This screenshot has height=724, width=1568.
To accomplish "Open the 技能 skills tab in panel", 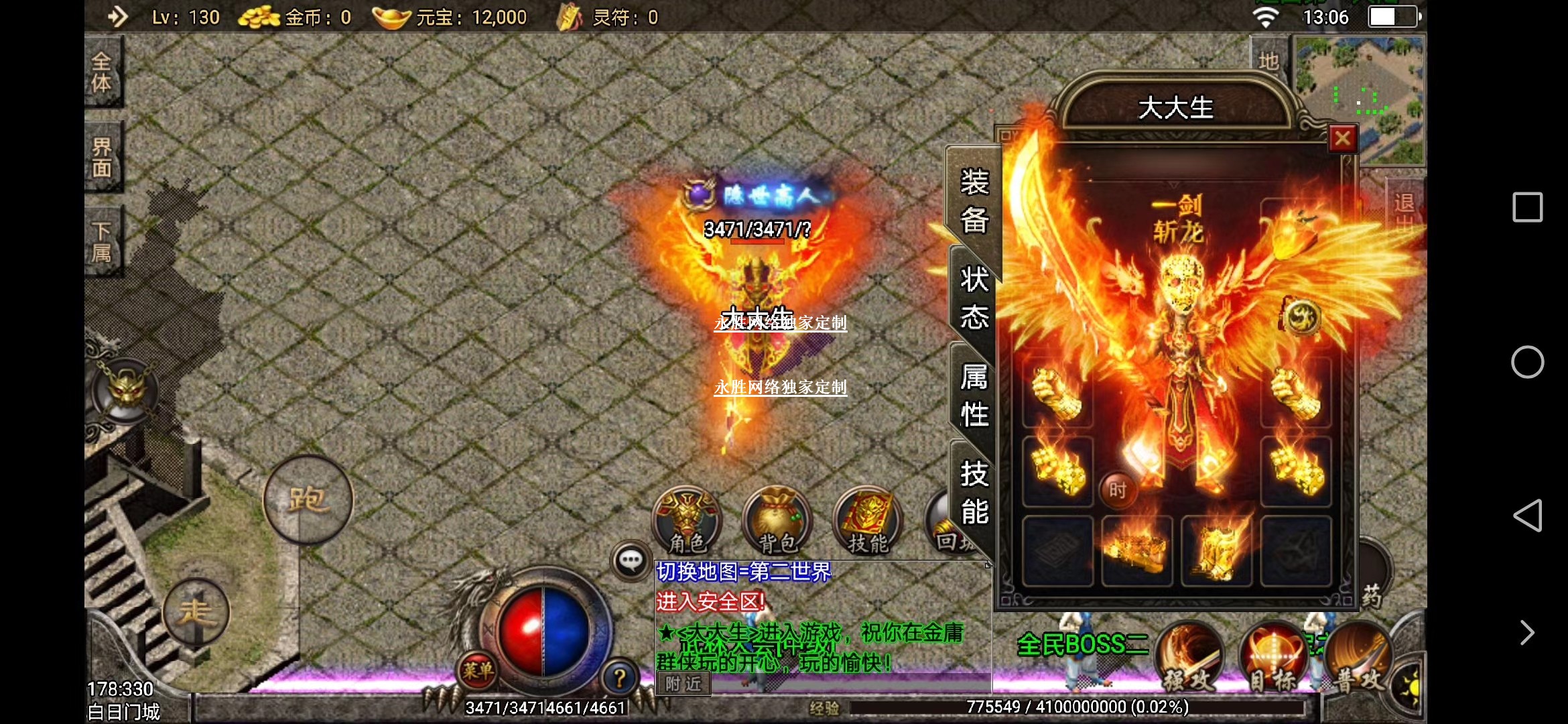I will [974, 493].
